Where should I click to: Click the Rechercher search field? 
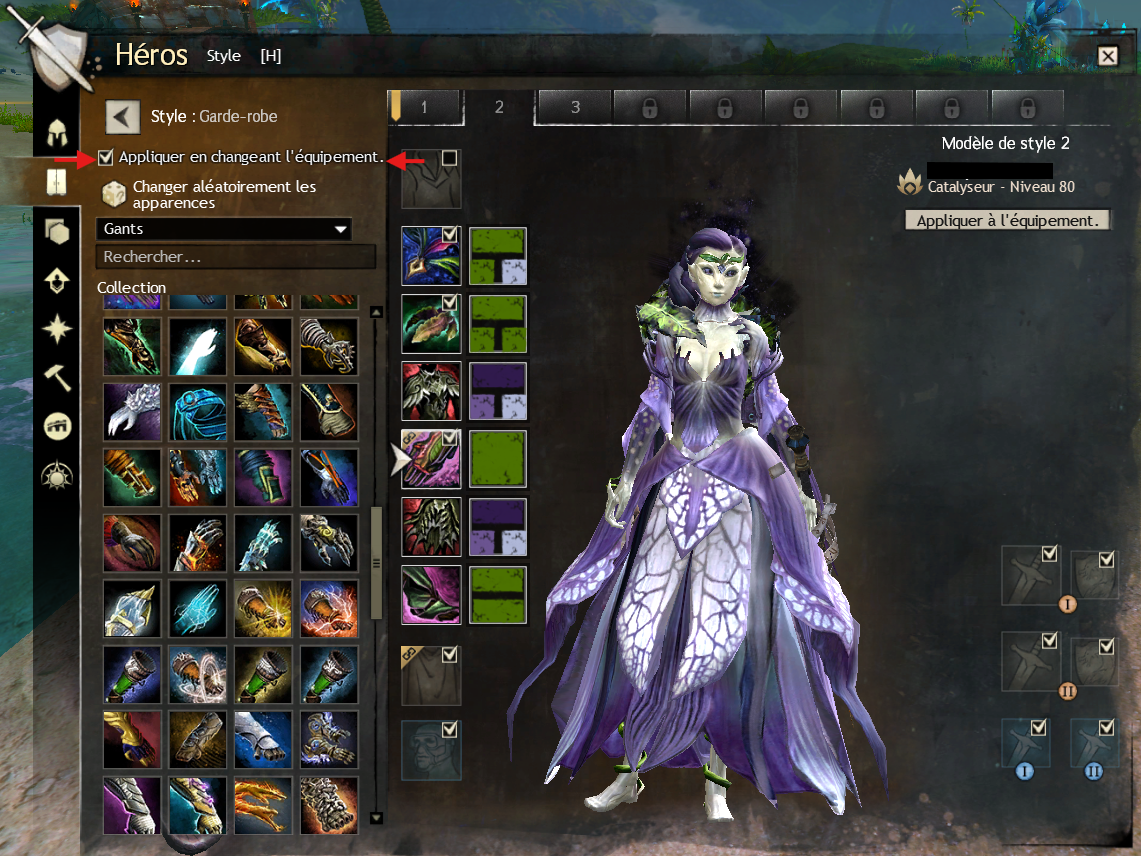click(235, 257)
